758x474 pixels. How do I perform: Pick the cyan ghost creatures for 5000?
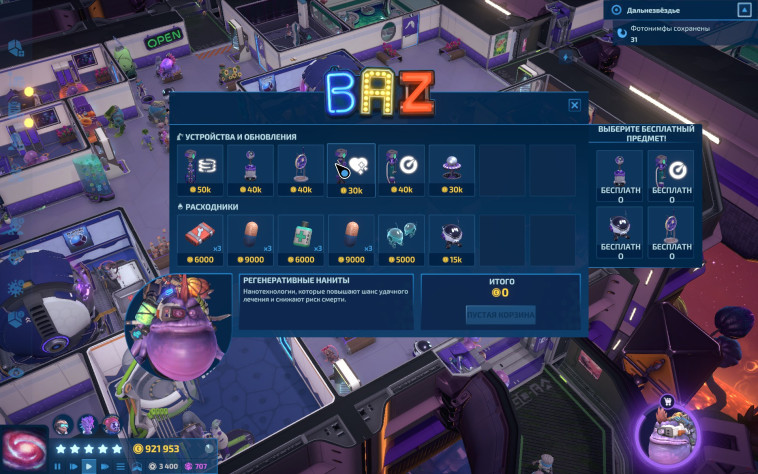point(402,239)
